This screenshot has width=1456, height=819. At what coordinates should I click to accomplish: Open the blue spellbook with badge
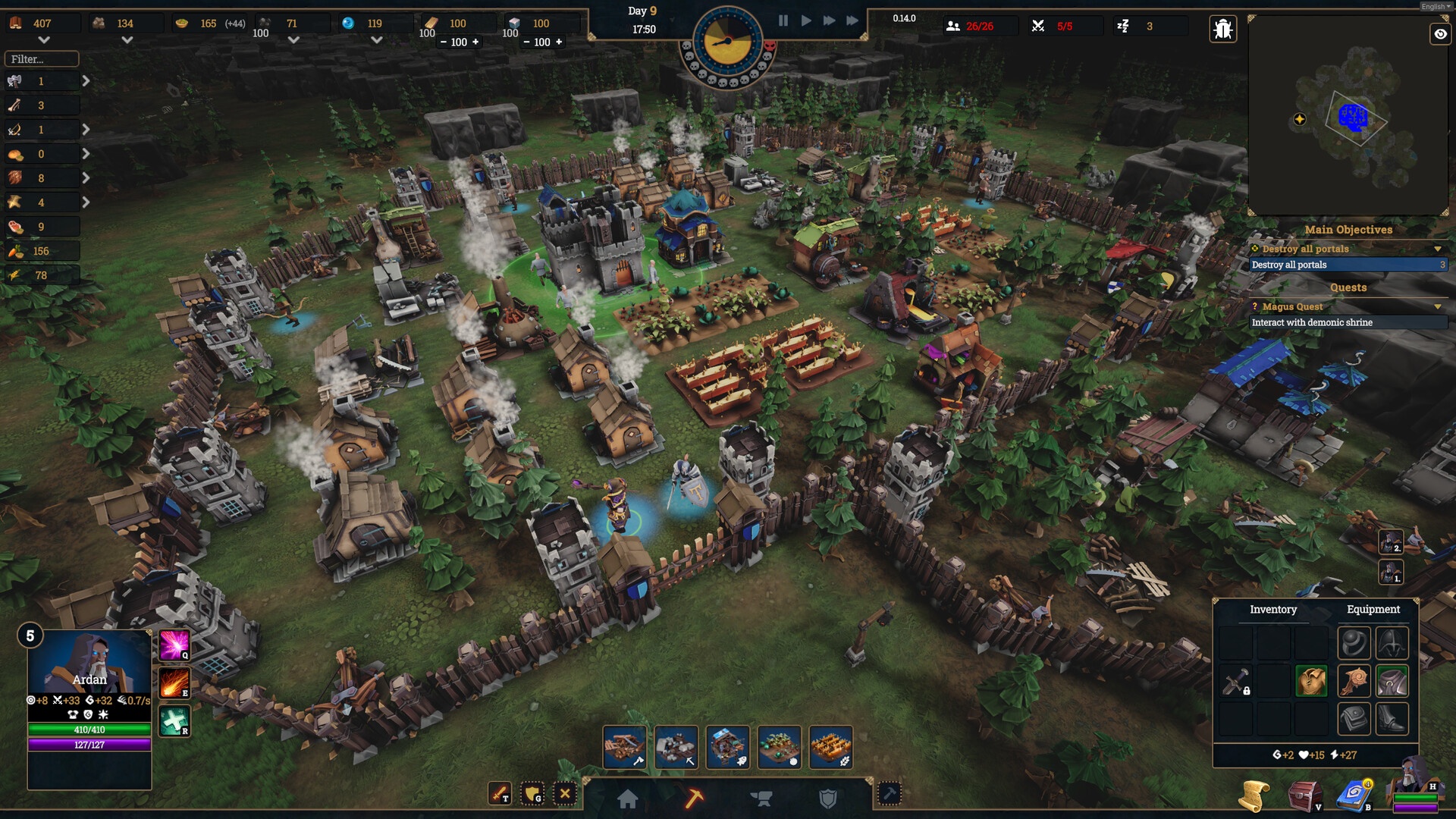[x=1353, y=795]
